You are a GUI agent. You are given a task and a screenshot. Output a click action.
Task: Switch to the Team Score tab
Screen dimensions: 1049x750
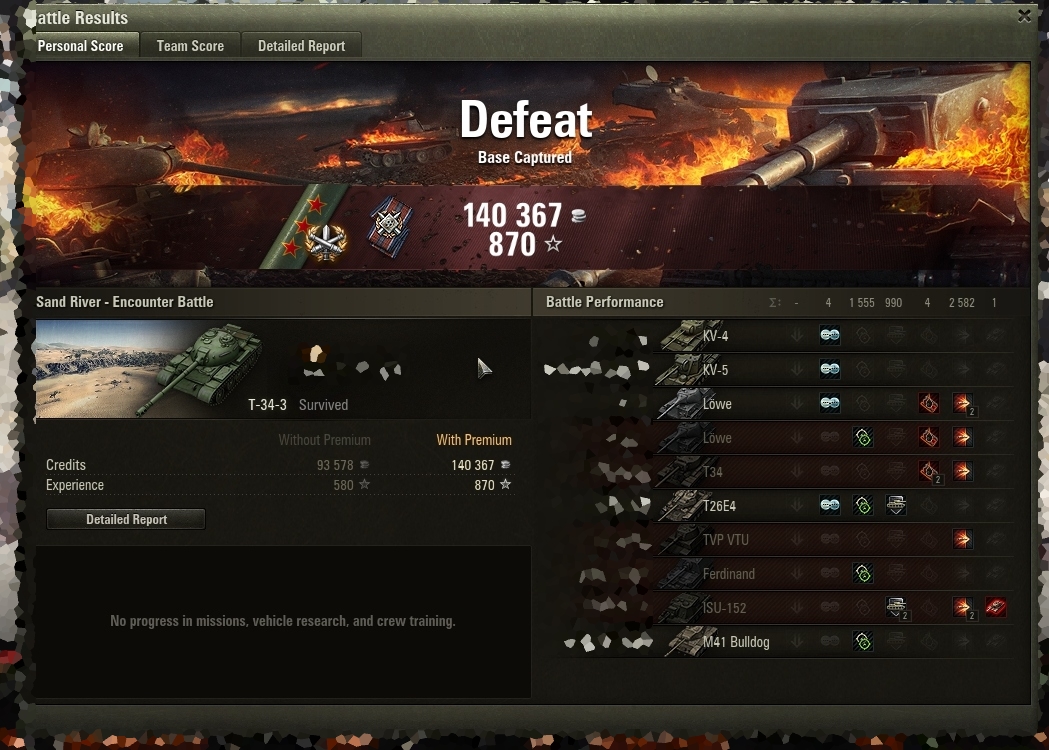click(x=190, y=46)
